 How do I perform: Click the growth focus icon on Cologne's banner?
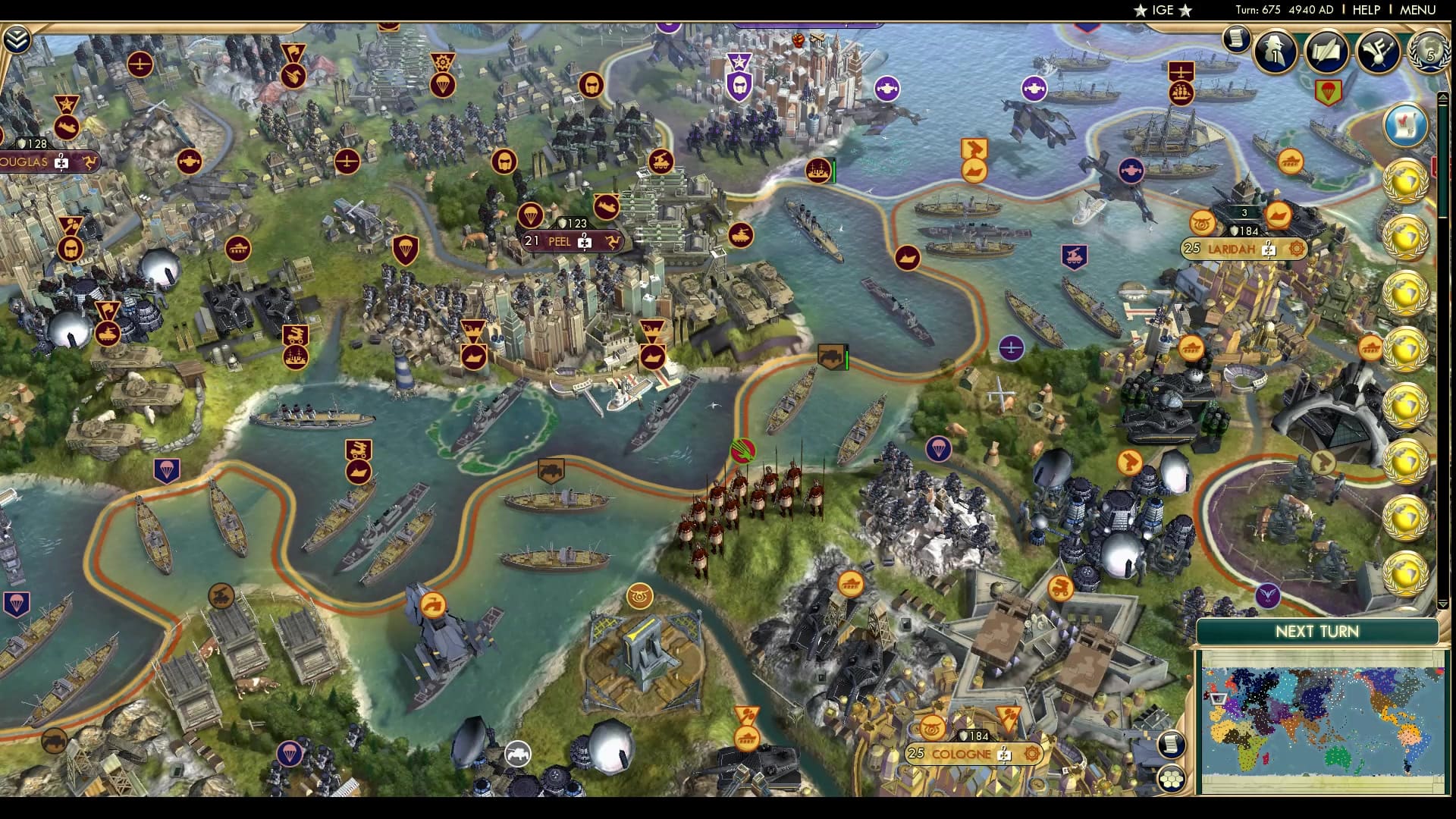point(1004,755)
